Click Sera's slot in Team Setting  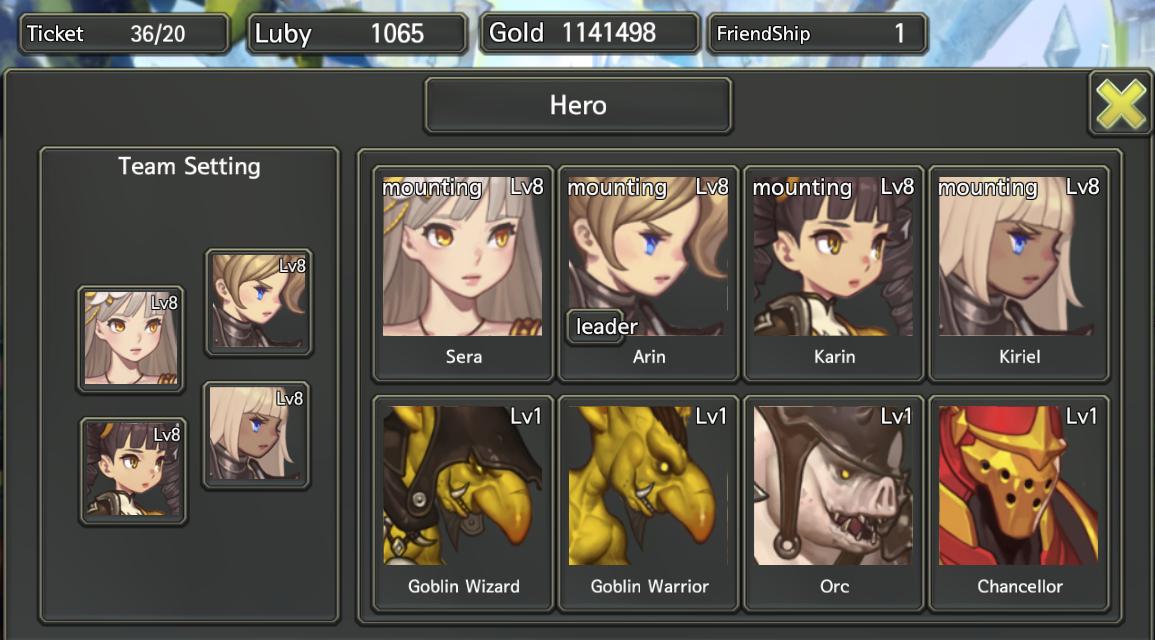[x=131, y=339]
